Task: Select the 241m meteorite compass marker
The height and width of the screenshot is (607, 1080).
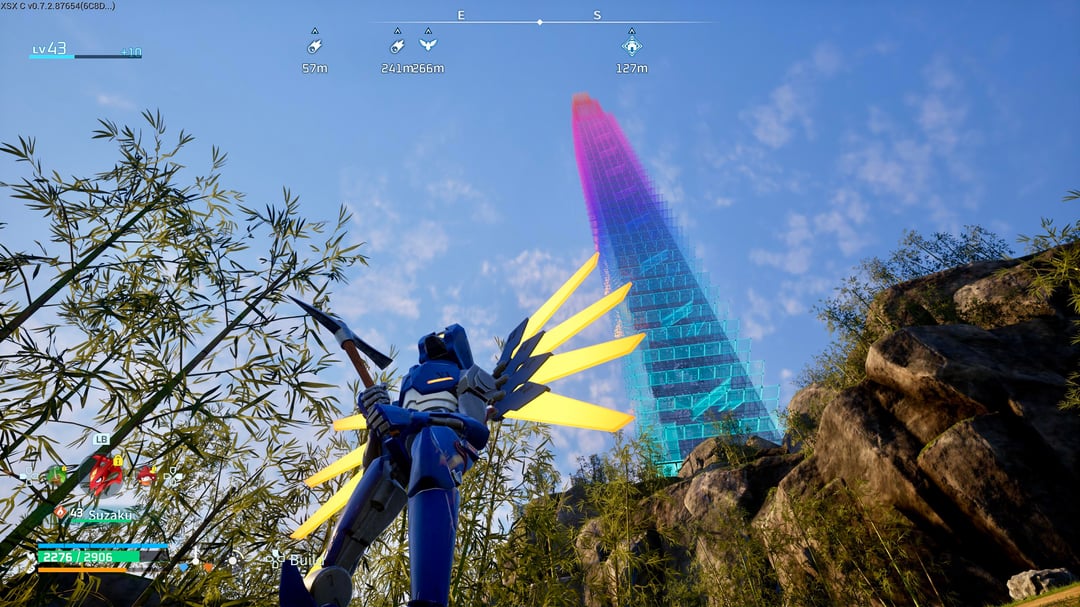Action: pos(397,45)
